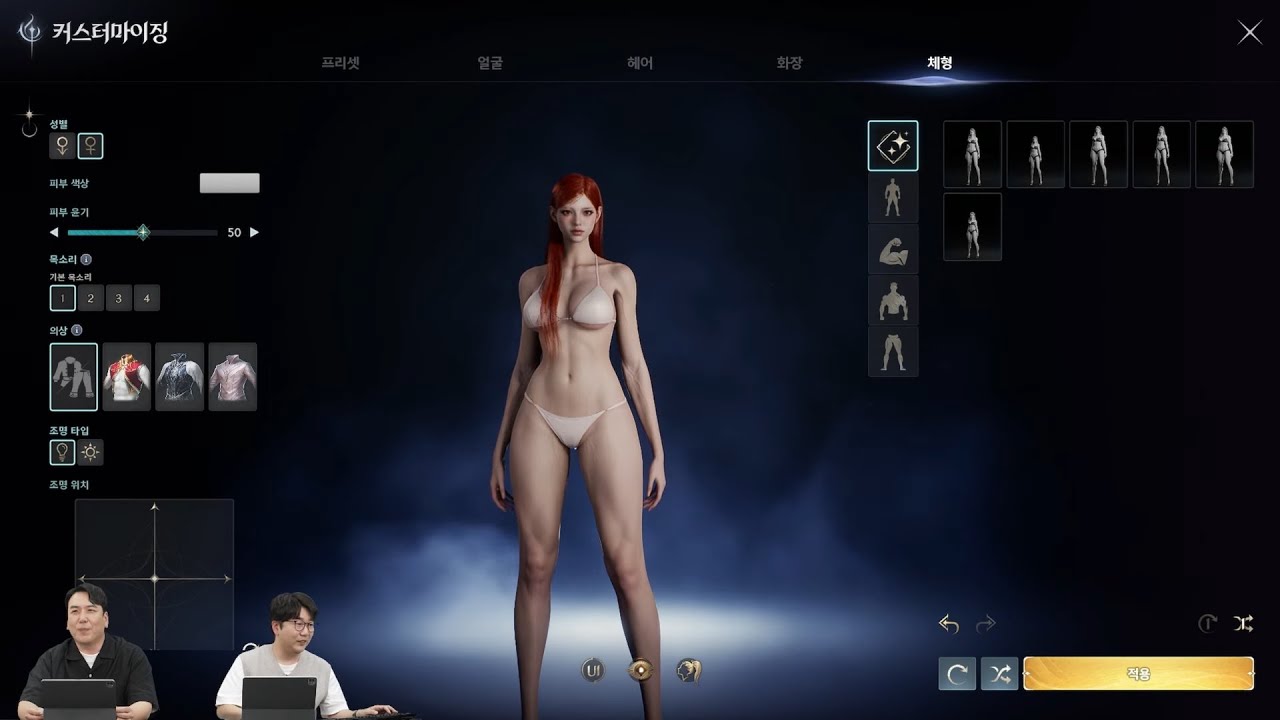Randomize with the shuffle button beside 적용
The image size is (1280, 720).
(x=1000, y=674)
